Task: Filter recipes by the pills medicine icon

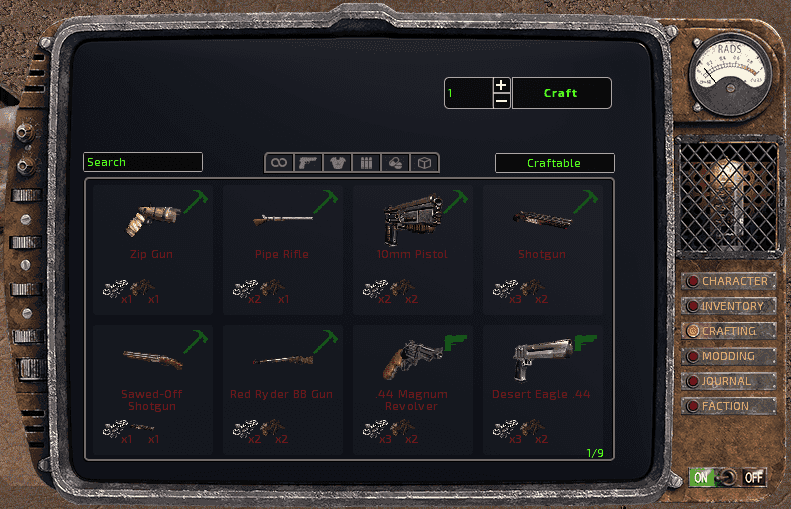Action: (395, 163)
